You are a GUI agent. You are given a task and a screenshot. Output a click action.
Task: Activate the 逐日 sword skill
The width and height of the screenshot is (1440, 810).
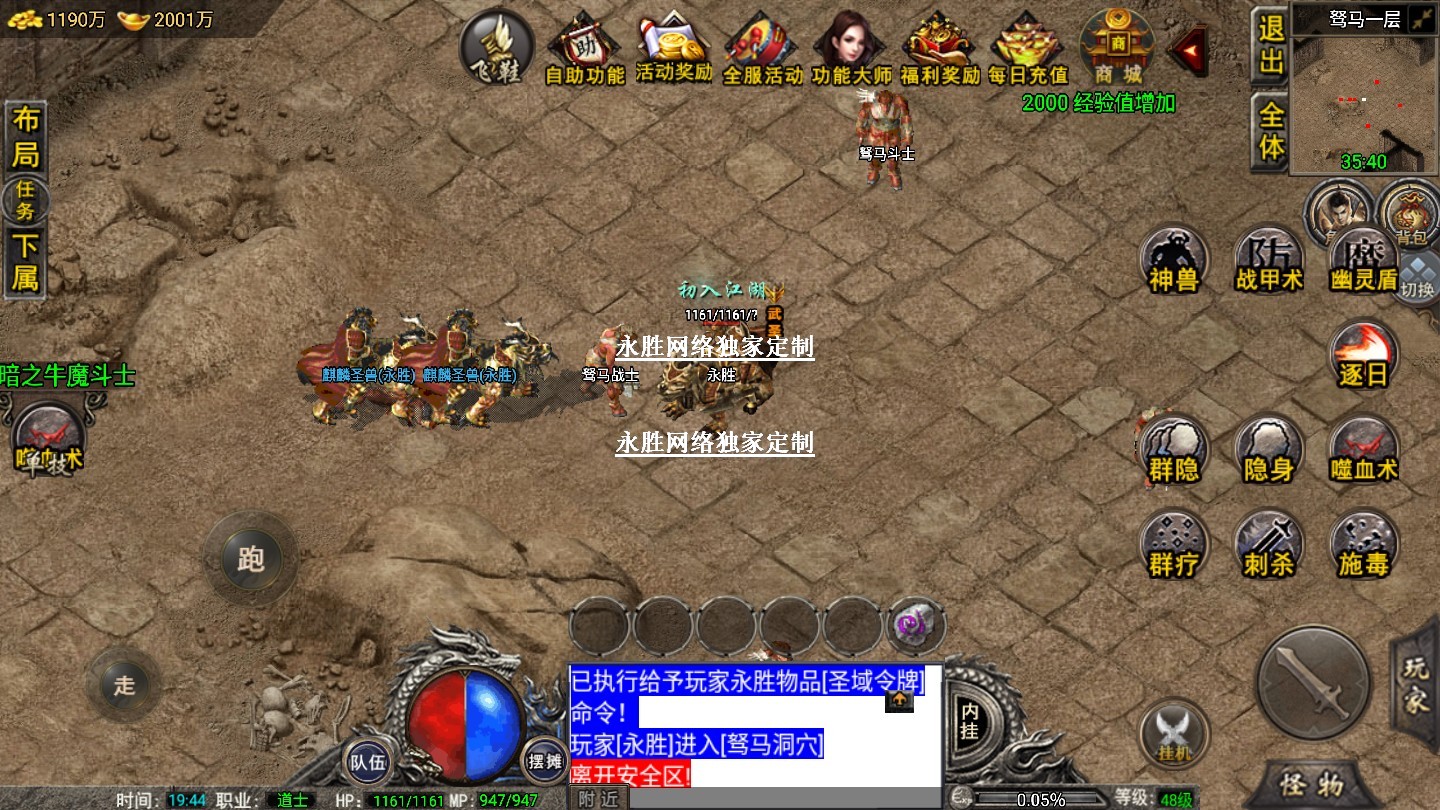click(x=1364, y=357)
